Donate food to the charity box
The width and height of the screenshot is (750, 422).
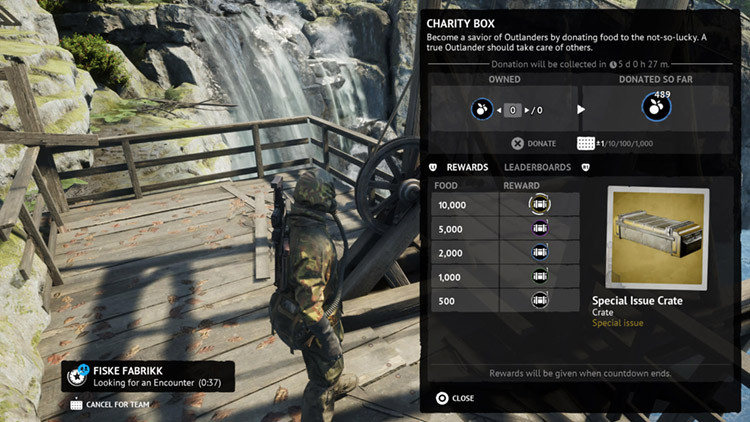pos(534,144)
